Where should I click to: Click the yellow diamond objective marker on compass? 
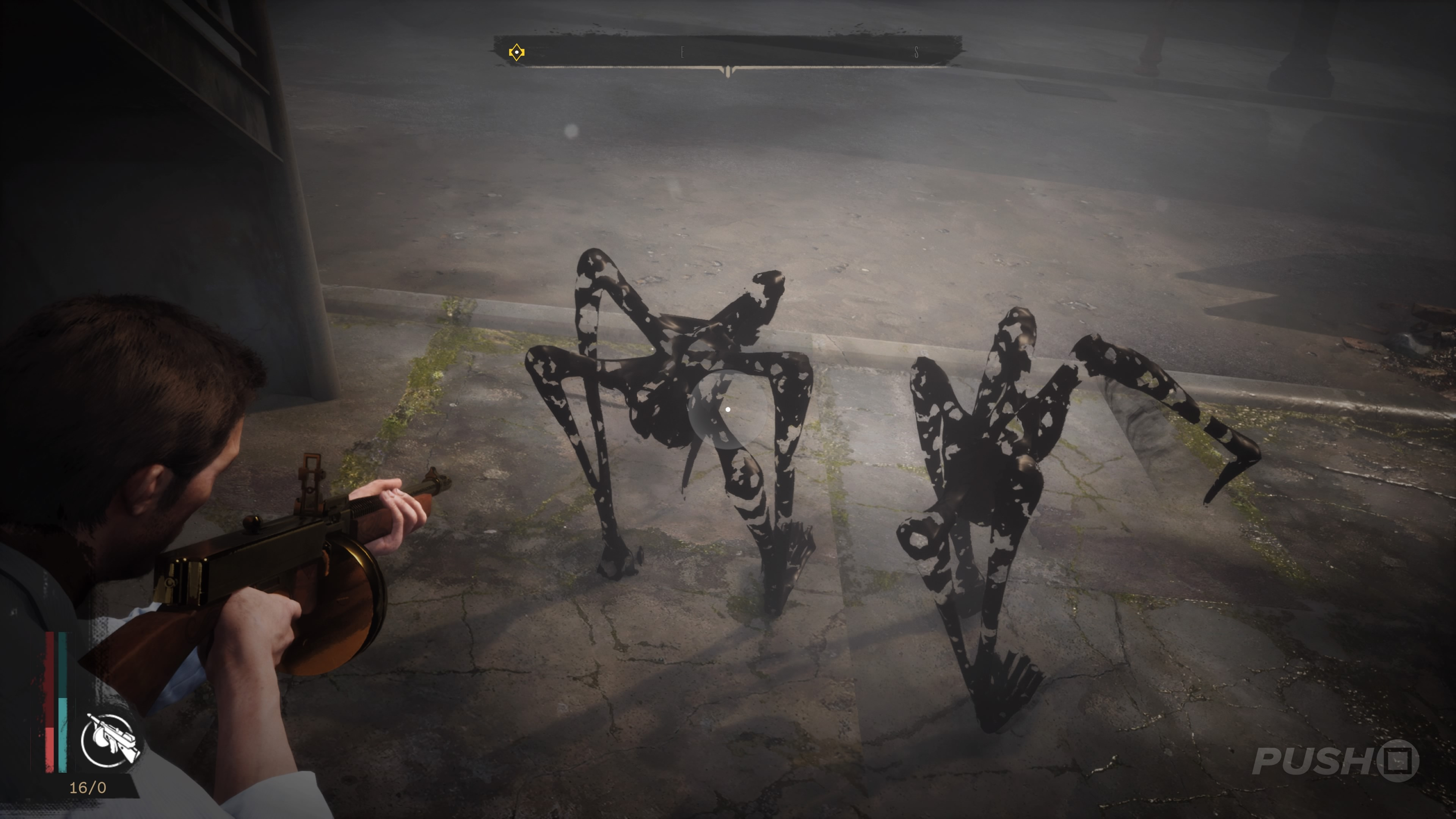[517, 52]
